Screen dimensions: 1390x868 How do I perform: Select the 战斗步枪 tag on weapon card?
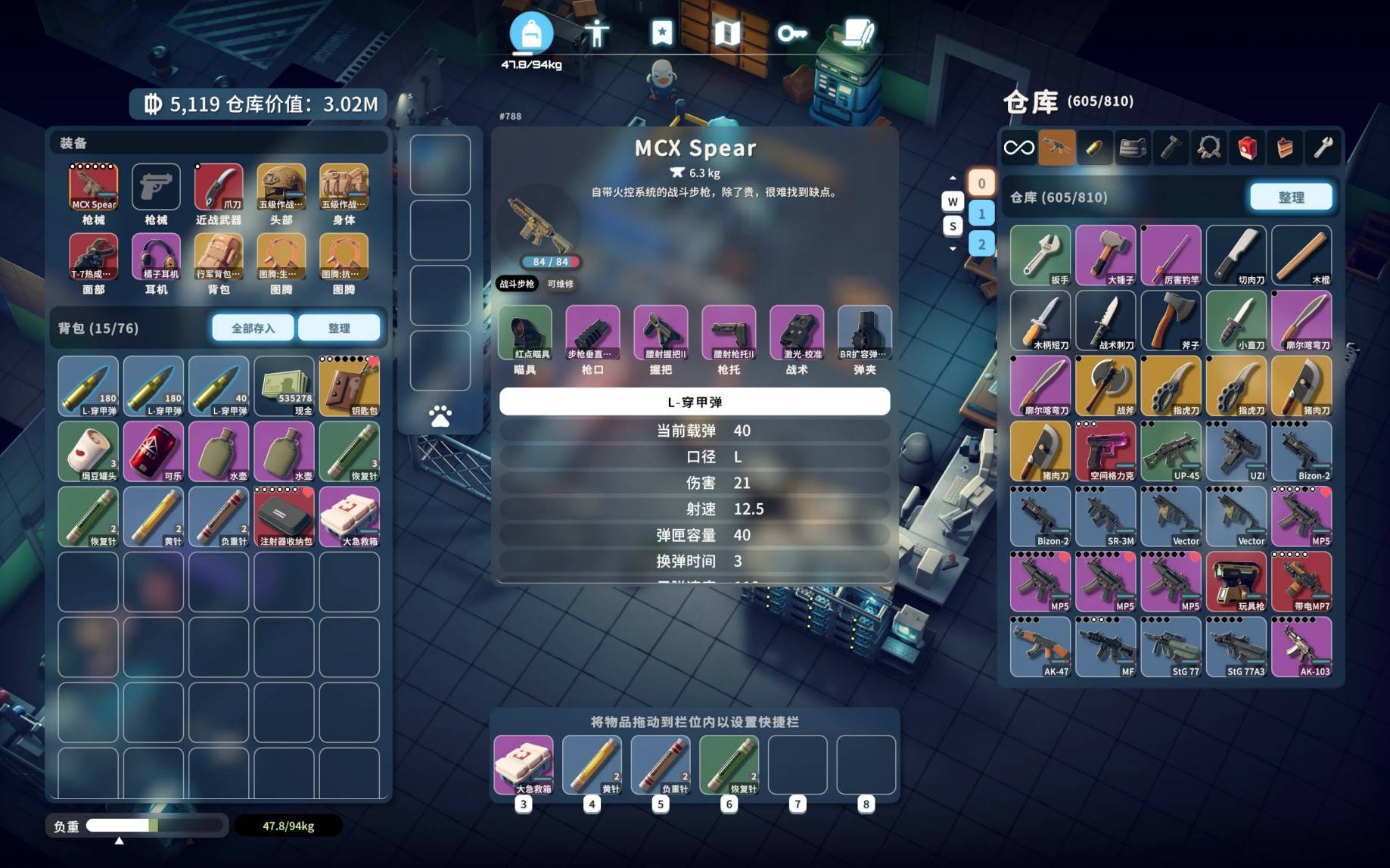click(517, 284)
